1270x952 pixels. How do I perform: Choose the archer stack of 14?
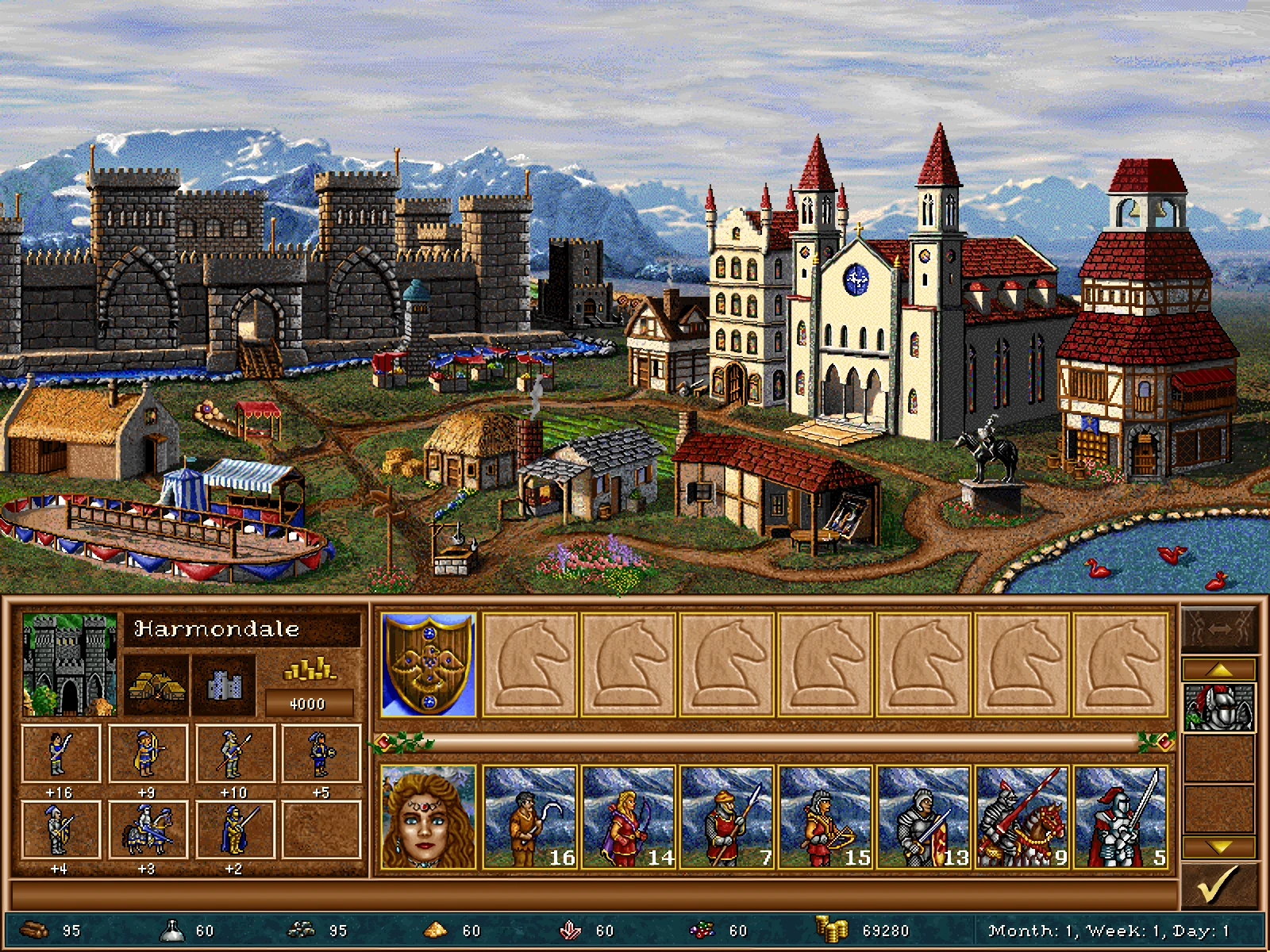click(x=628, y=817)
